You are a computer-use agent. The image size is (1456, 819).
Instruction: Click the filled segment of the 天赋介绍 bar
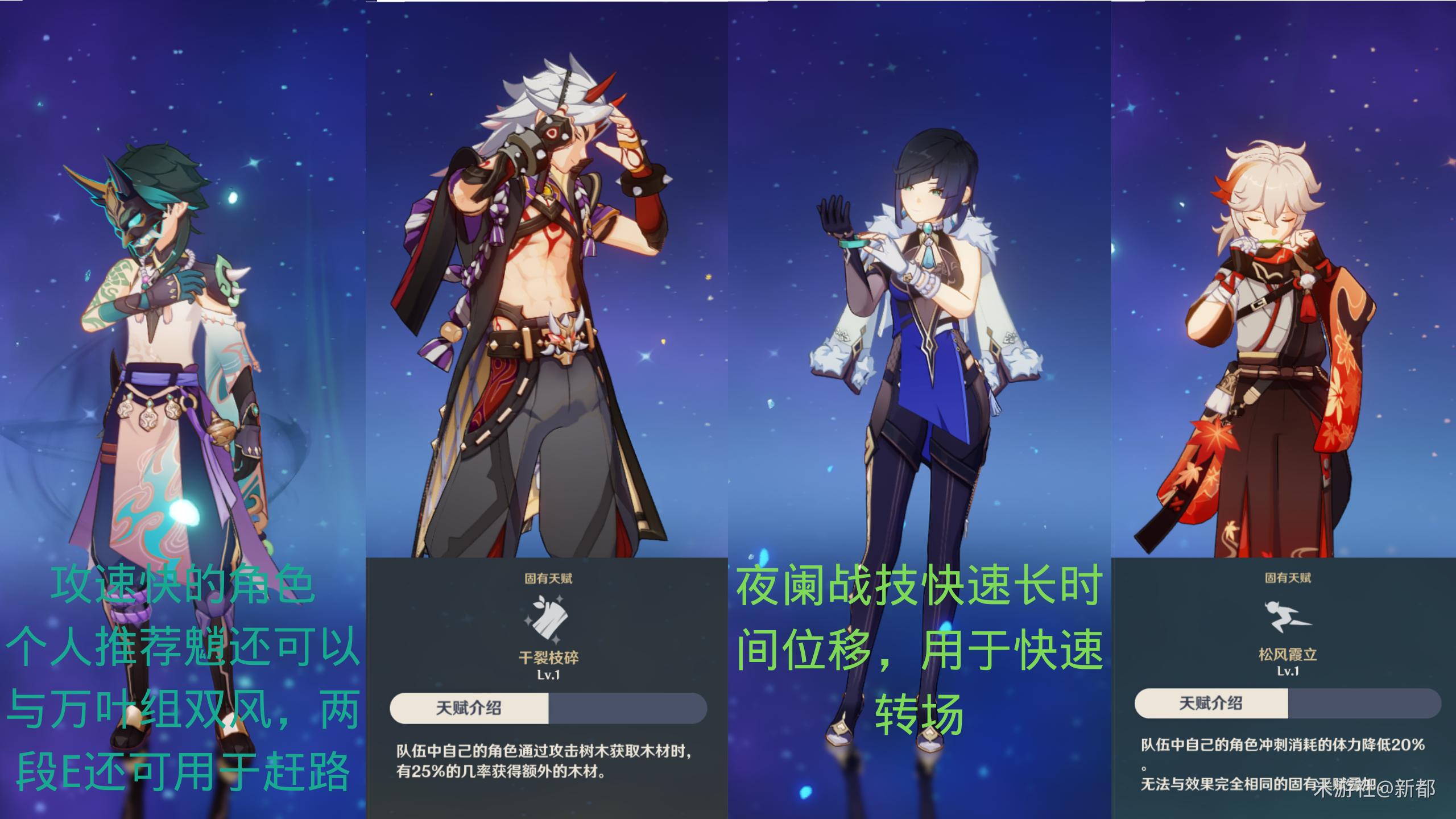[470, 709]
